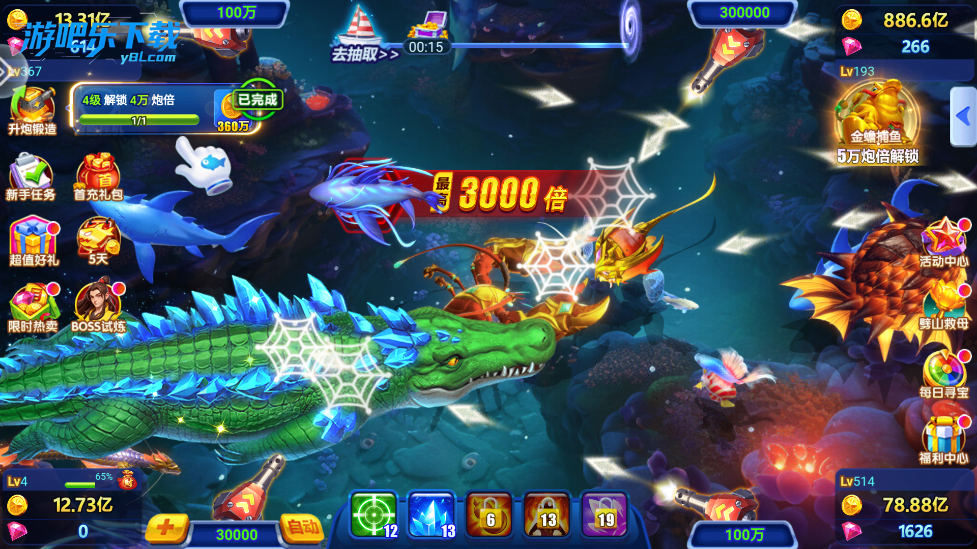Image resolution: width=977 pixels, height=549 pixels.
Task: Open the 5天 login reward icon
Action: (98, 240)
